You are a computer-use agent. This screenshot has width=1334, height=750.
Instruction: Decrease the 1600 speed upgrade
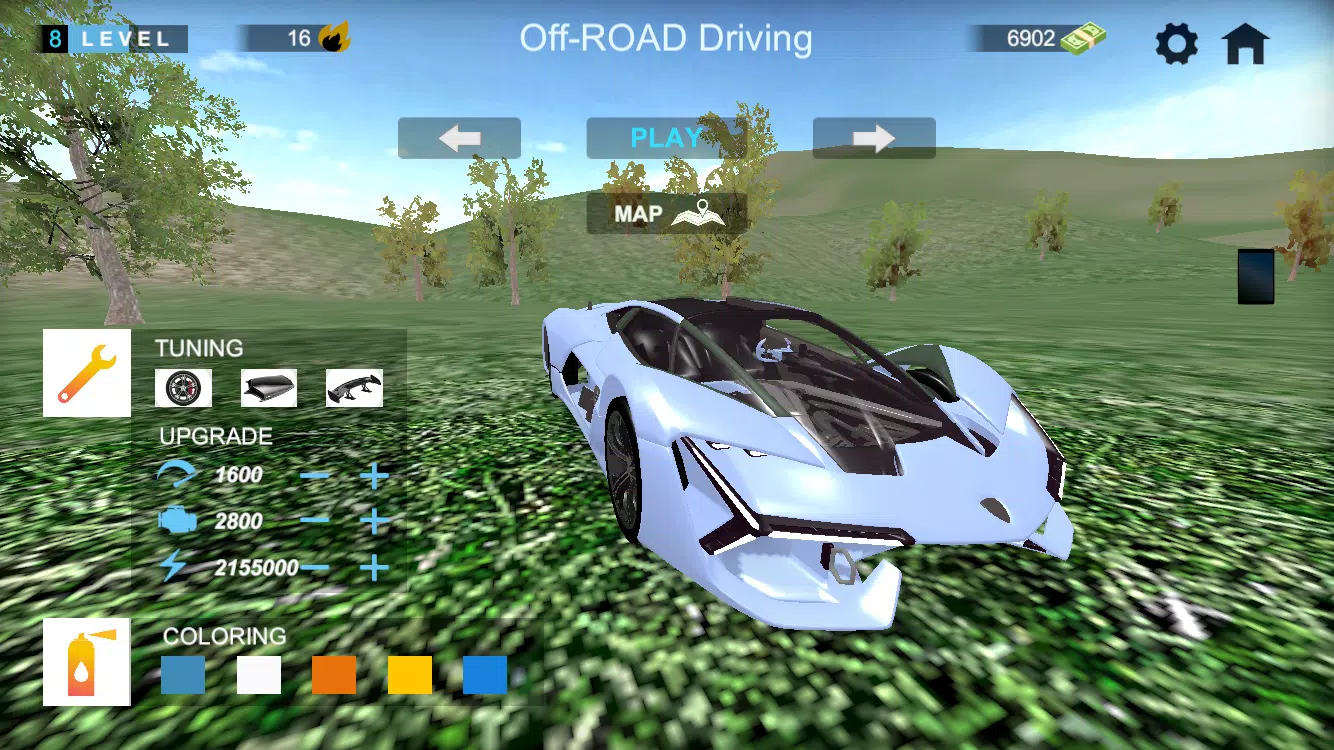pyautogui.click(x=315, y=475)
